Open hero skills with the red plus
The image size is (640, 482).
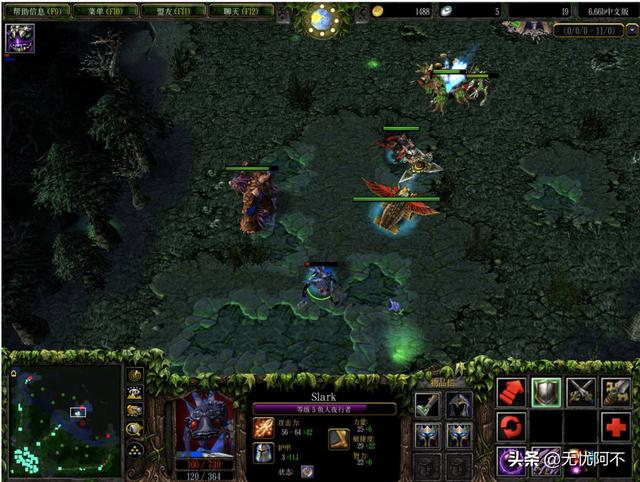click(616, 427)
